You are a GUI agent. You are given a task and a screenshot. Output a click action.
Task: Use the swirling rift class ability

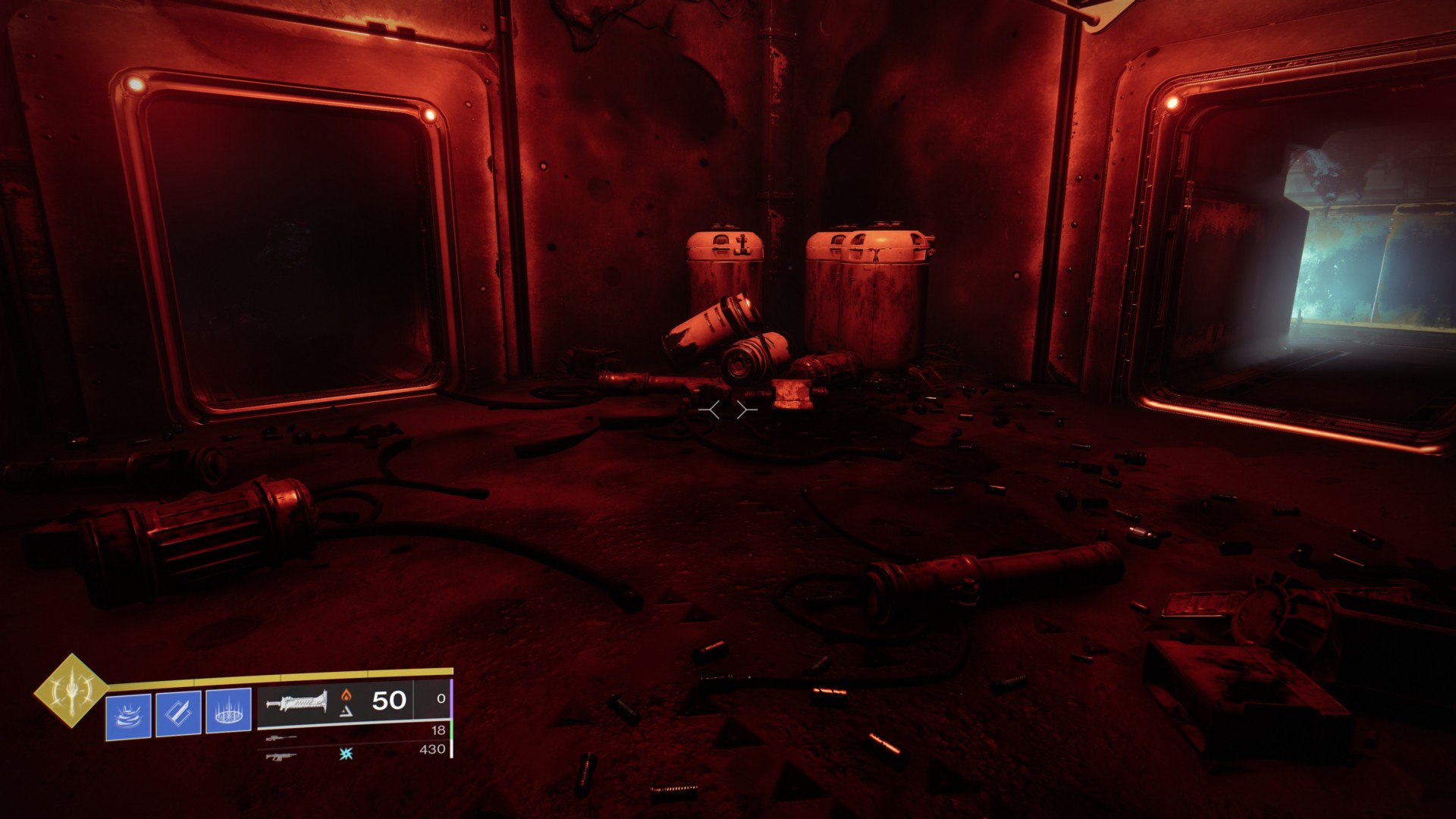pos(129,713)
